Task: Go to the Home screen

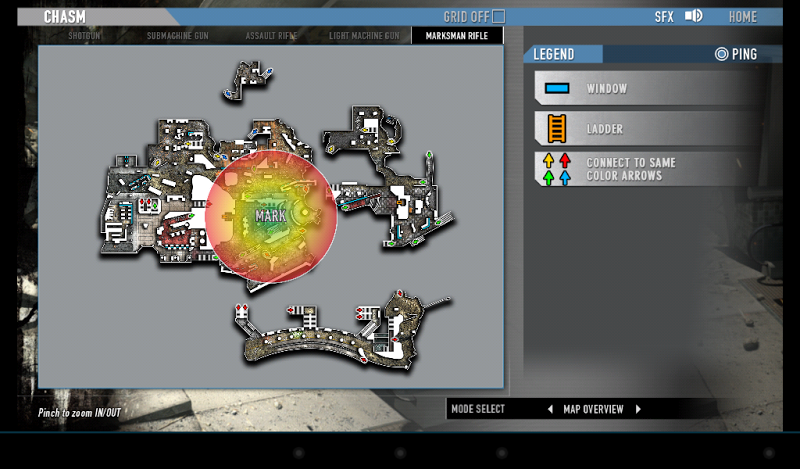Action: click(742, 17)
